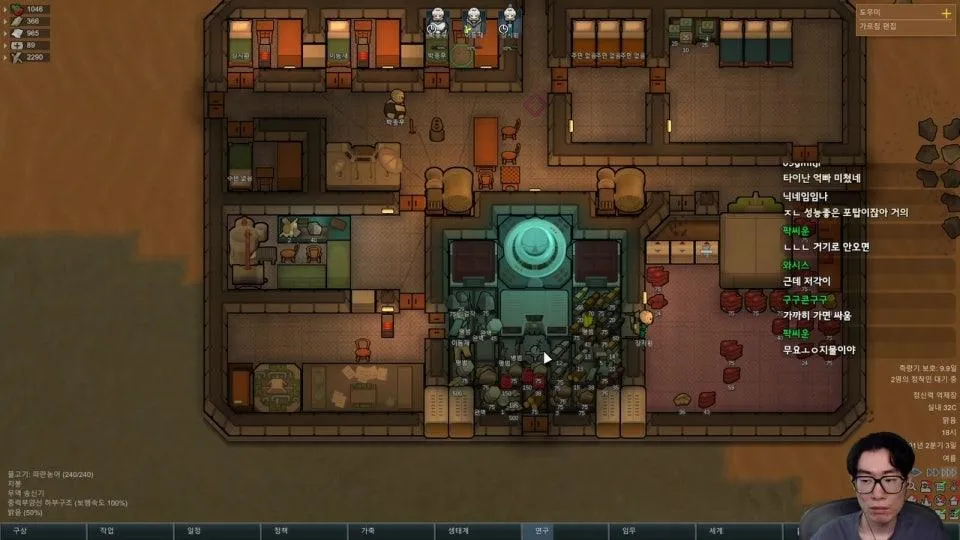The image size is (960, 540).
Task: Select the first colonist portrait in the bar
Action: 436,18
